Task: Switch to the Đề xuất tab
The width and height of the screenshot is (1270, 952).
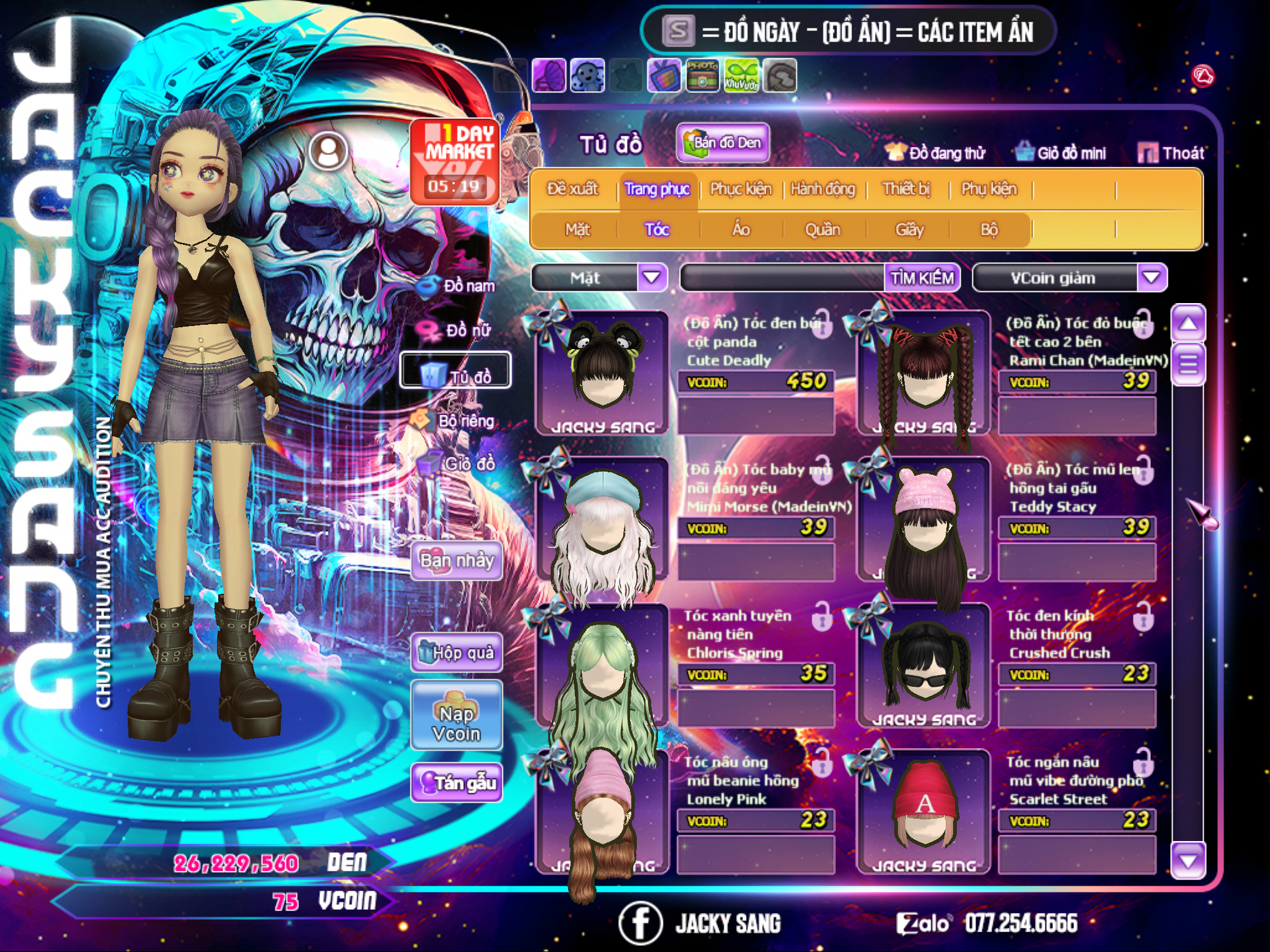Action: [x=572, y=188]
